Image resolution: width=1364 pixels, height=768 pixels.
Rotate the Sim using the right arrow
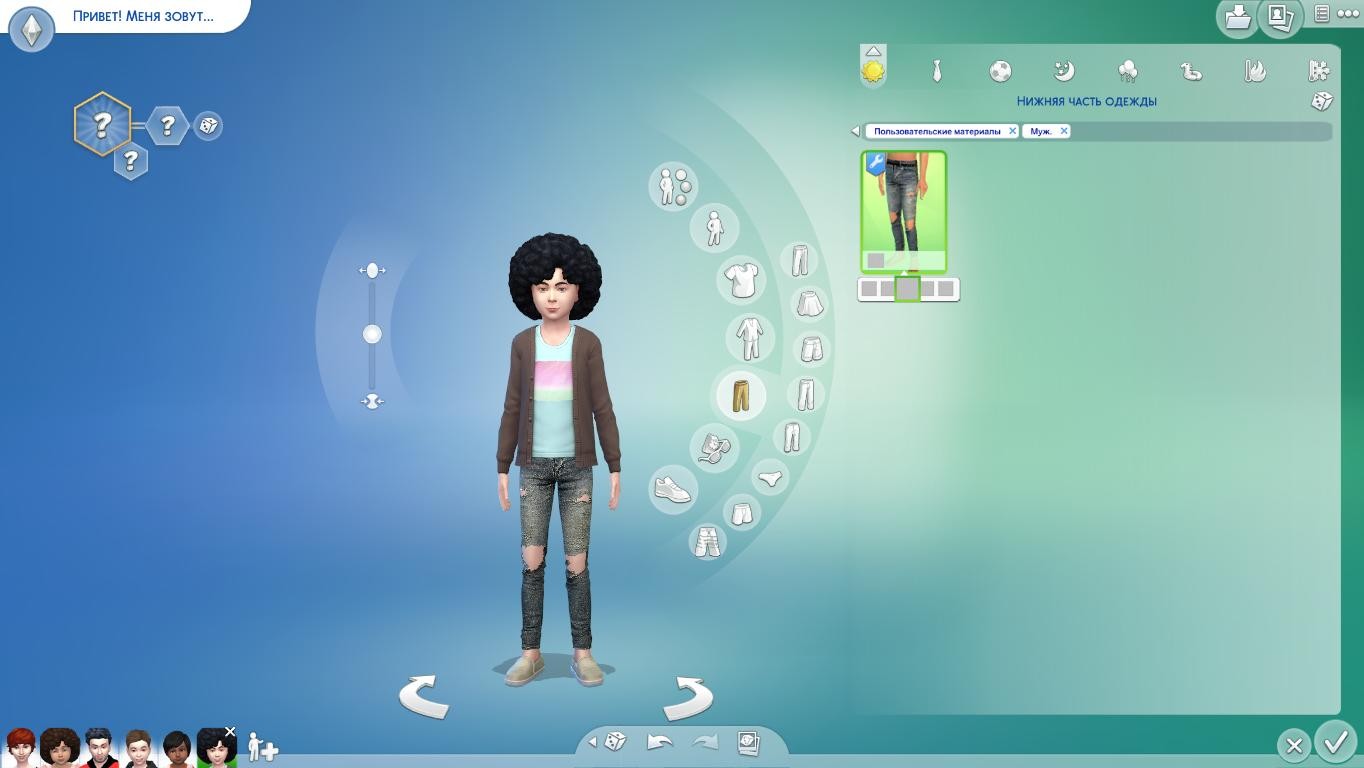[688, 696]
